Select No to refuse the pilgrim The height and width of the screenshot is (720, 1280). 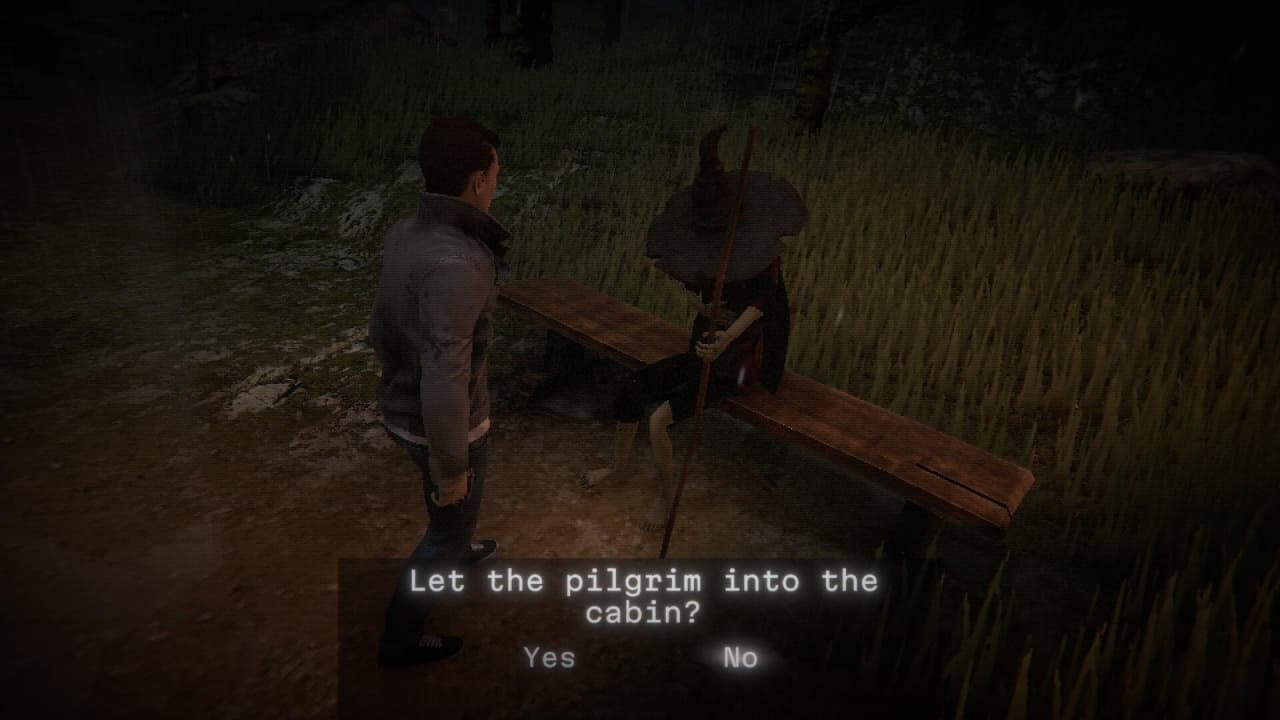pos(740,657)
